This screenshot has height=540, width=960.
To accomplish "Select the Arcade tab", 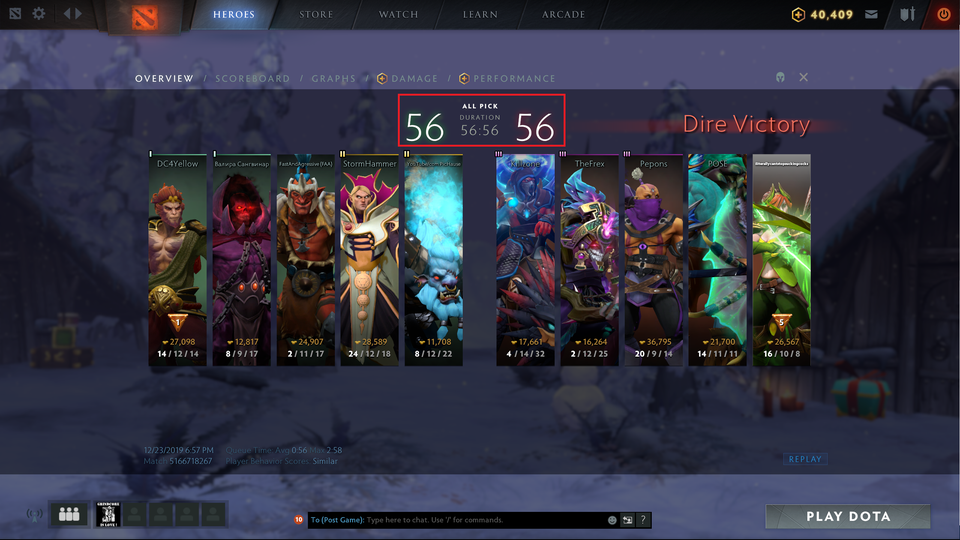I will pos(564,15).
